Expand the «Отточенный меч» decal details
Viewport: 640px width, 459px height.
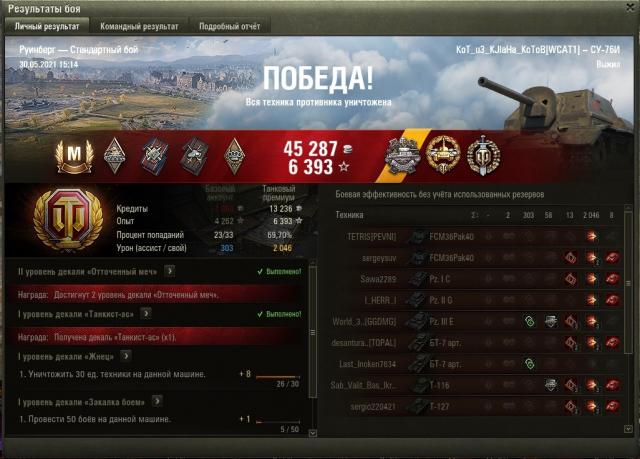(x=171, y=270)
